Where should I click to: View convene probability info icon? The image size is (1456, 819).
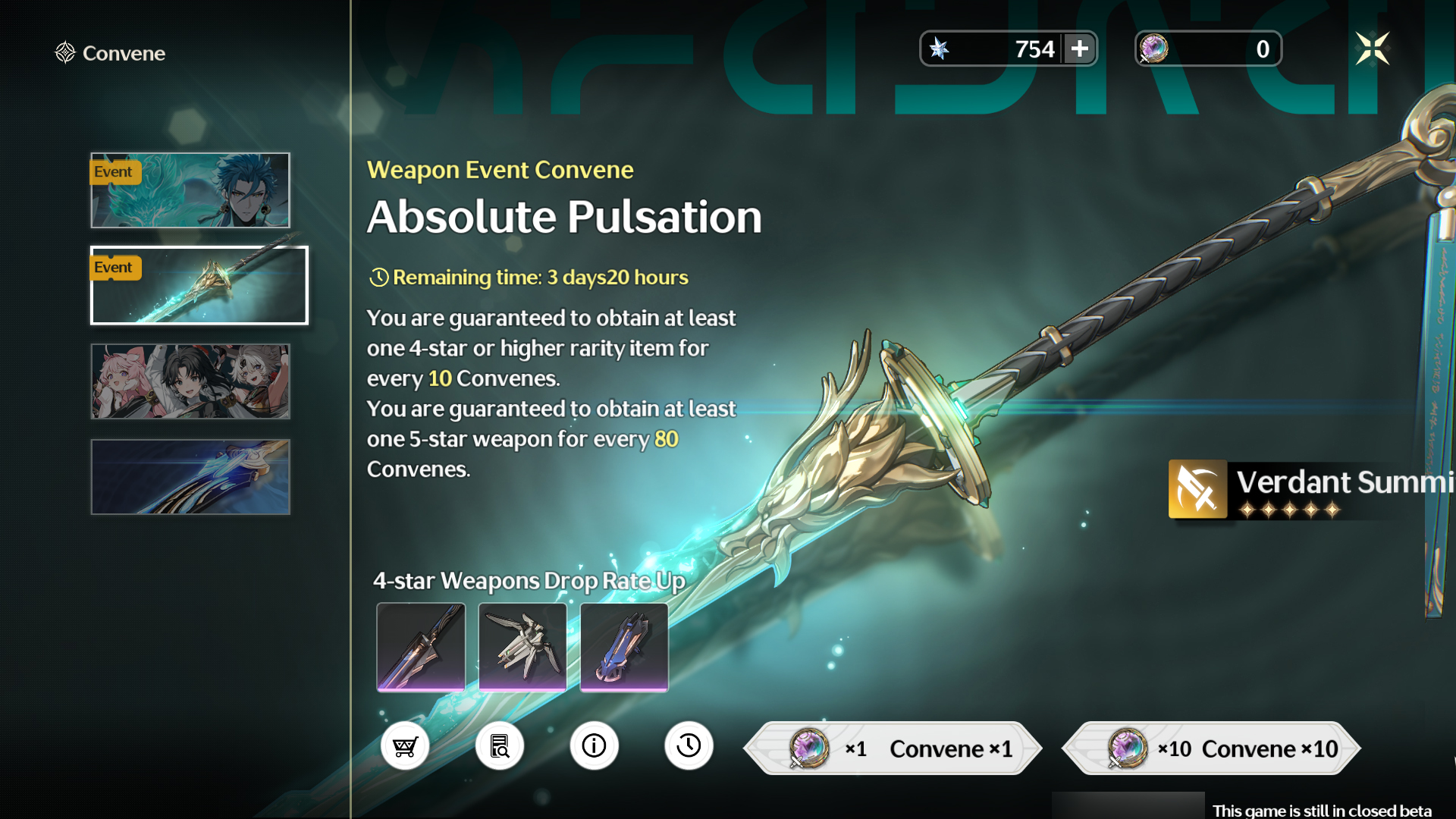pyautogui.click(x=595, y=746)
